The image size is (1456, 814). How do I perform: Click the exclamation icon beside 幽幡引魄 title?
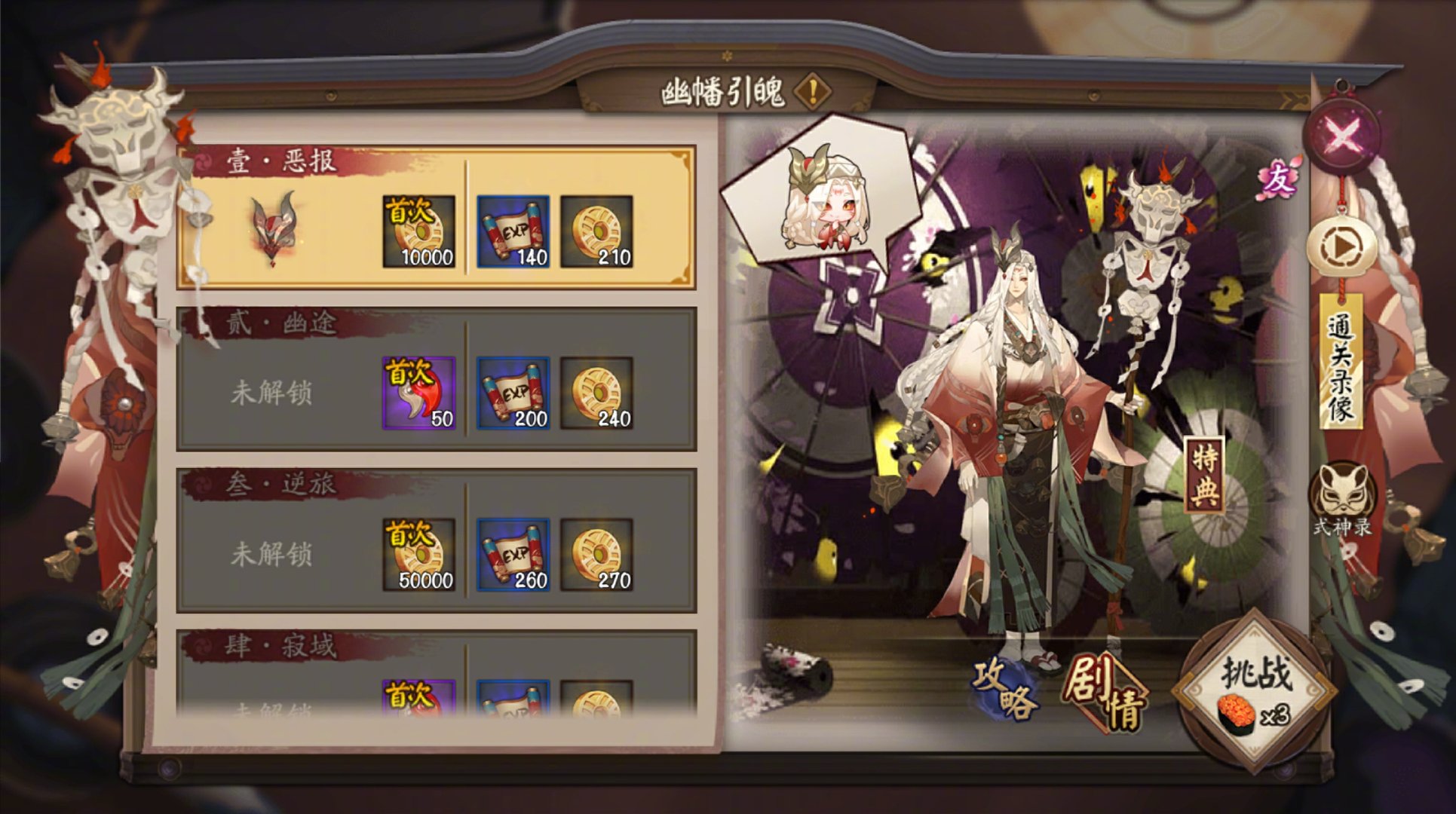pos(814,92)
